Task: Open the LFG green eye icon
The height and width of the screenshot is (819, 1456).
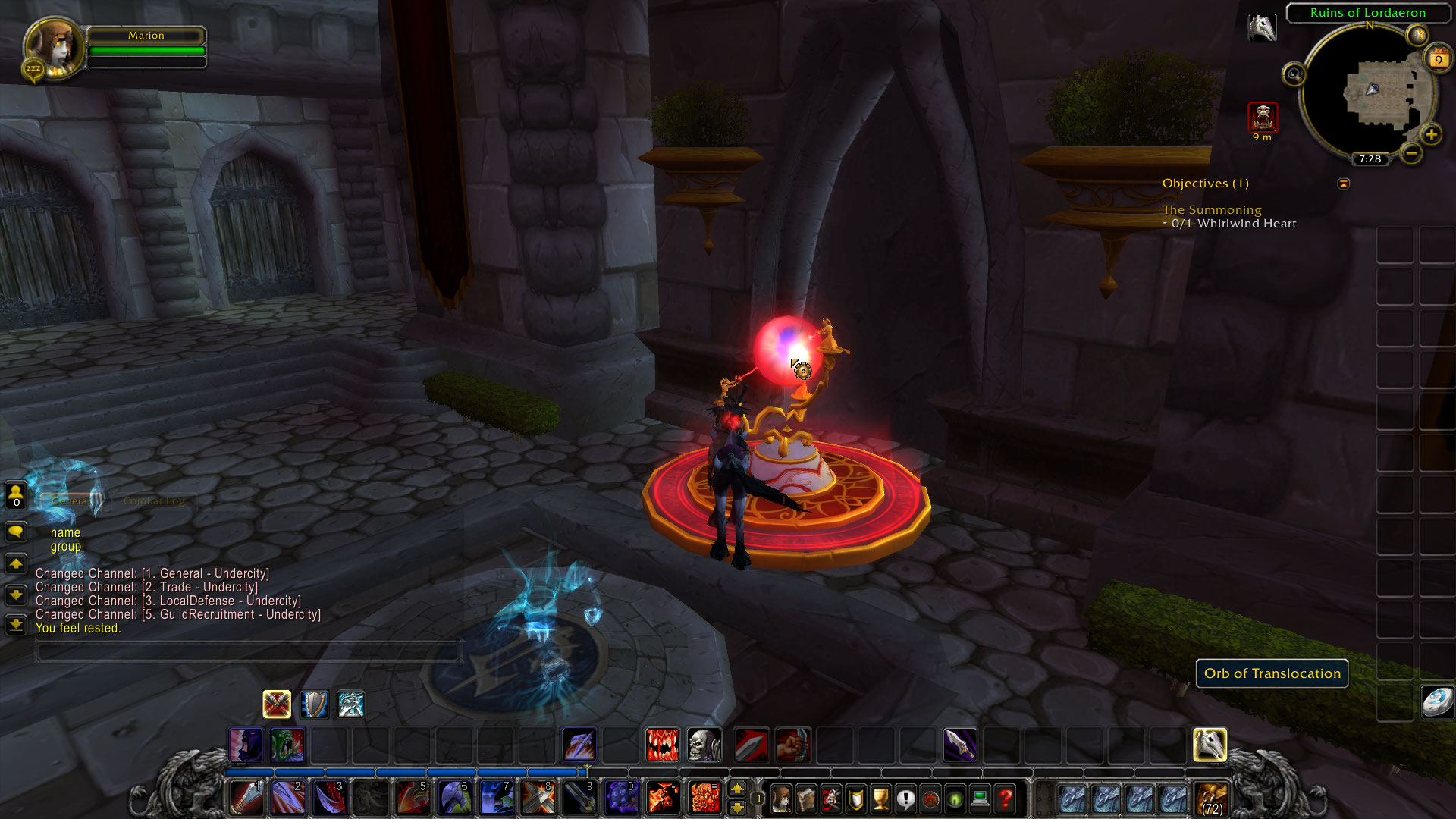Action: pyautogui.click(x=955, y=799)
